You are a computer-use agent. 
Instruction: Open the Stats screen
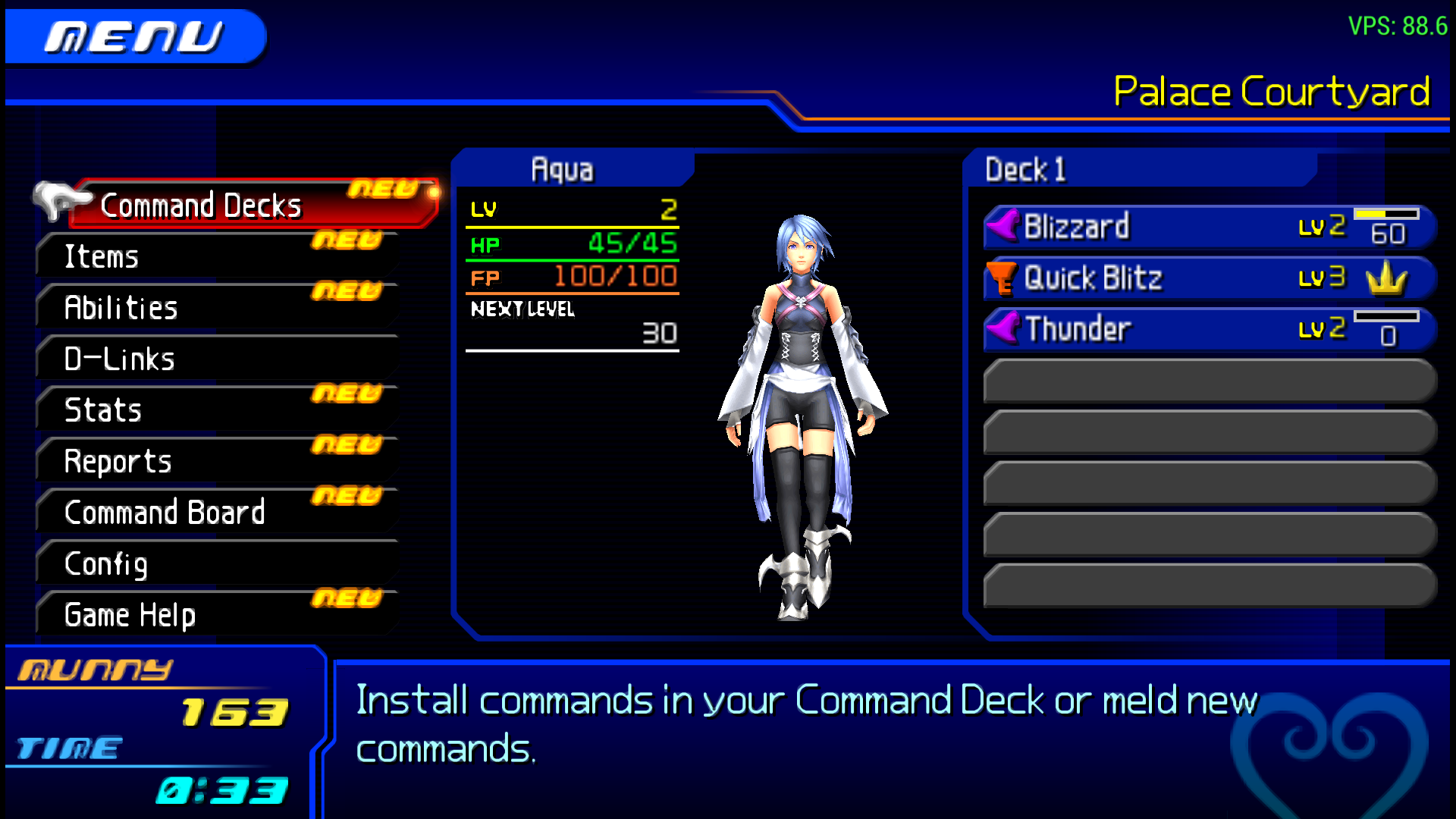click(216, 410)
